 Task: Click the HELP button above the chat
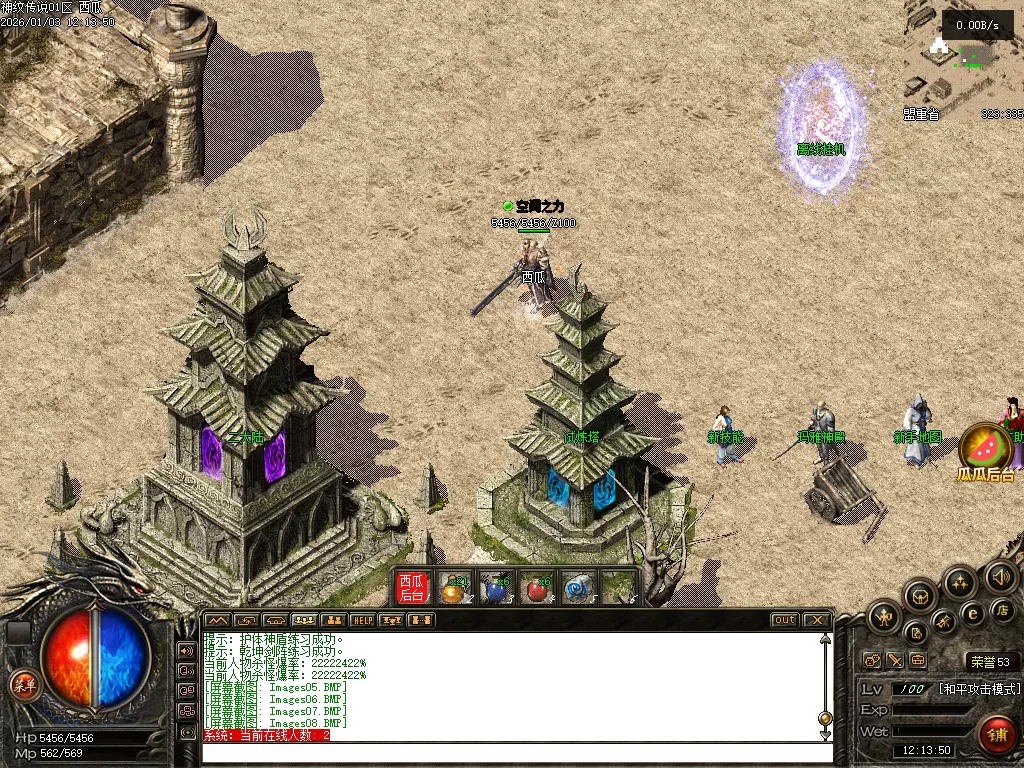tap(362, 620)
